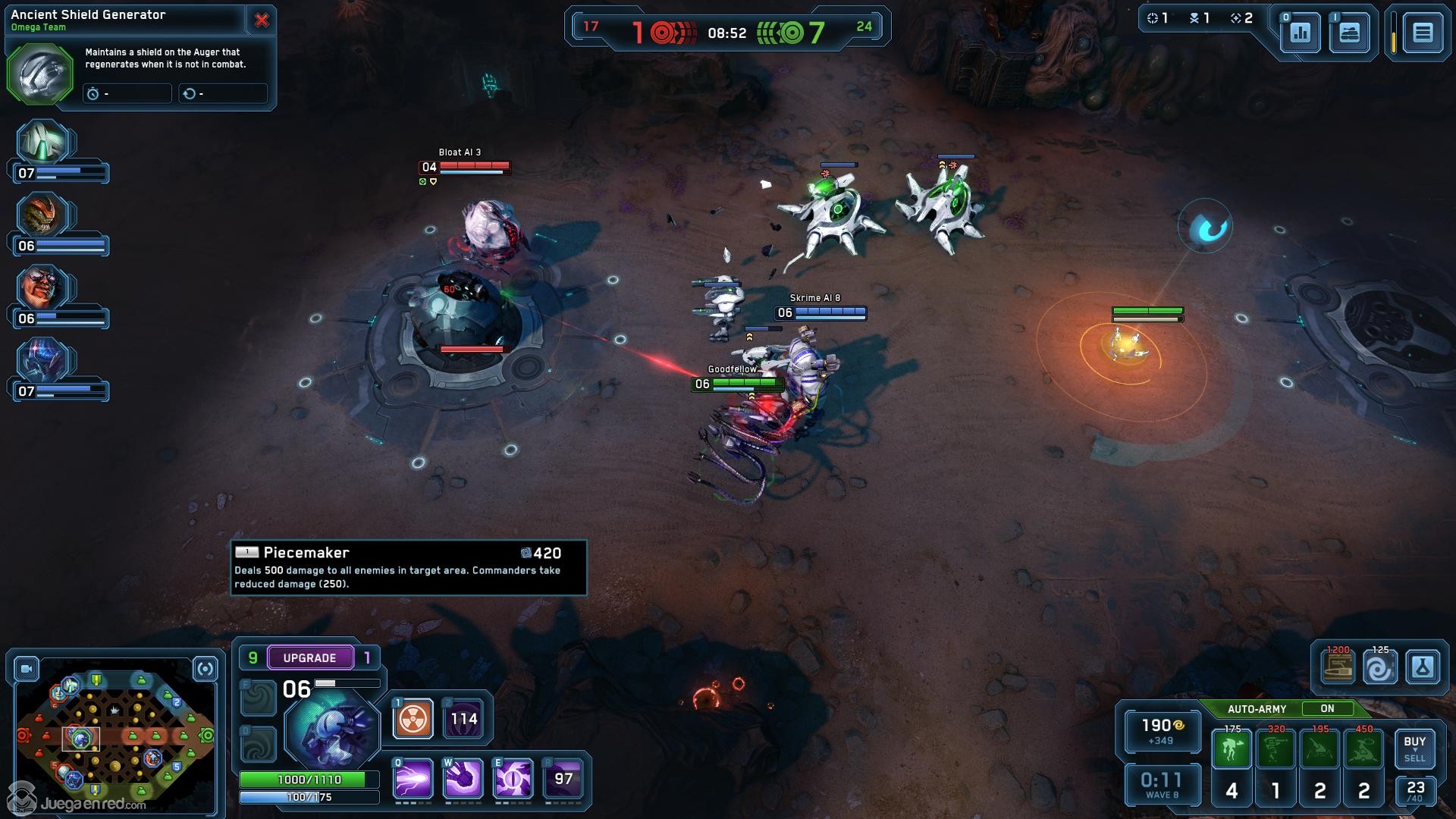1456x819 pixels.
Task: Buy the 450-cost army unit
Action: 1363,749
